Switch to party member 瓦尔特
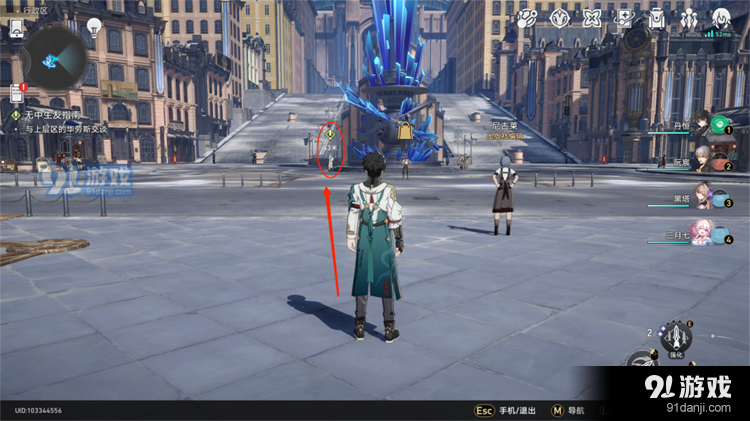This screenshot has width=750, height=421. pyautogui.click(x=704, y=161)
